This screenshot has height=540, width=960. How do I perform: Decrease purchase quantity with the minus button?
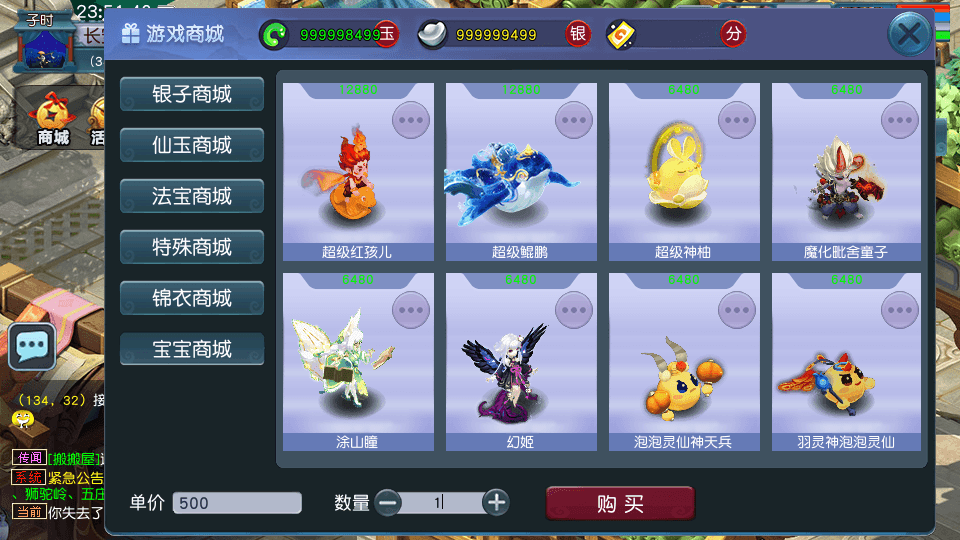tap(388, 502)
